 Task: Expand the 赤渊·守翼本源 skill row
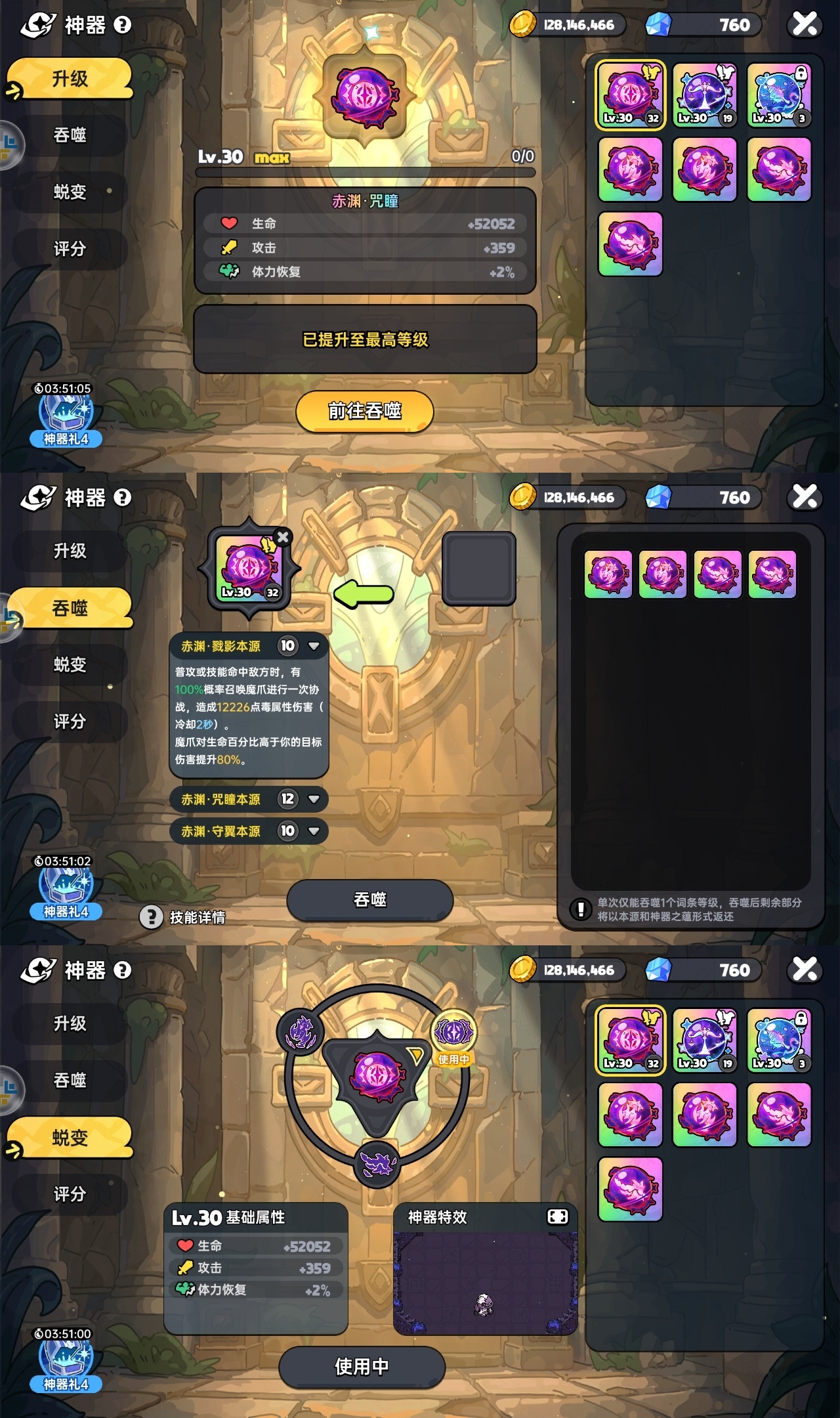(x=314, y=831)
